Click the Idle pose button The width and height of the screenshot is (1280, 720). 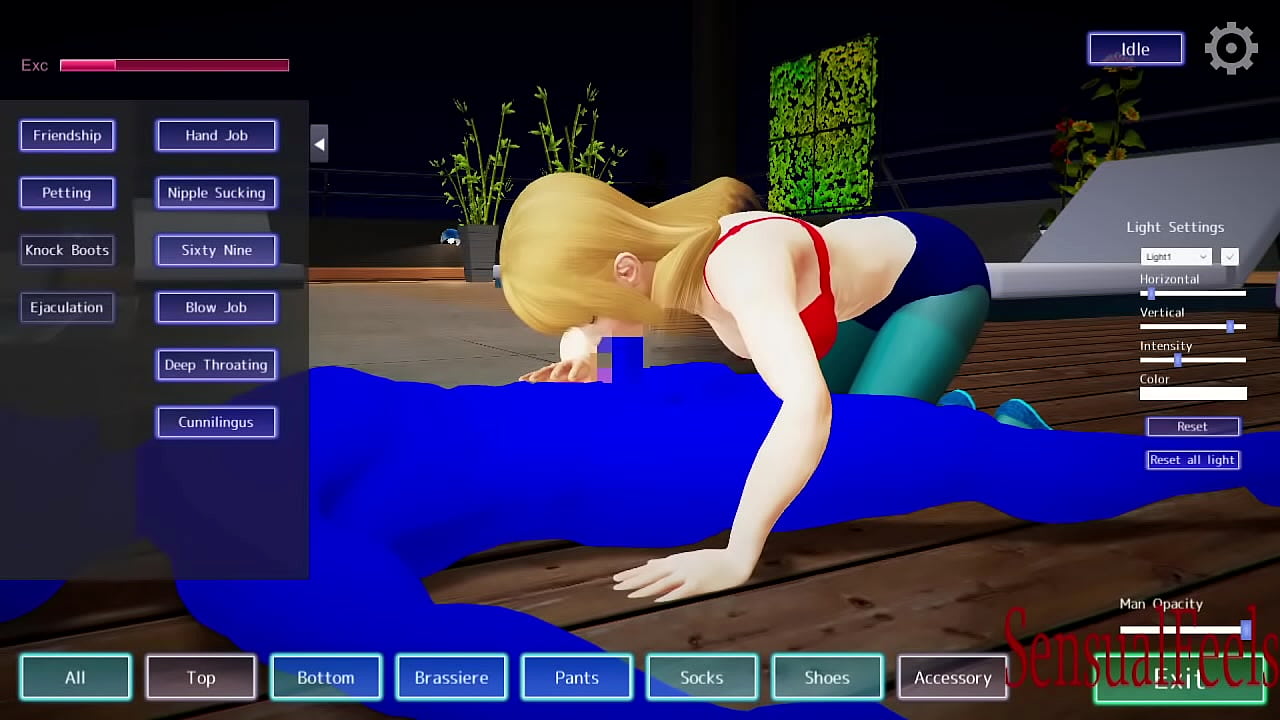coord(1135,48)
